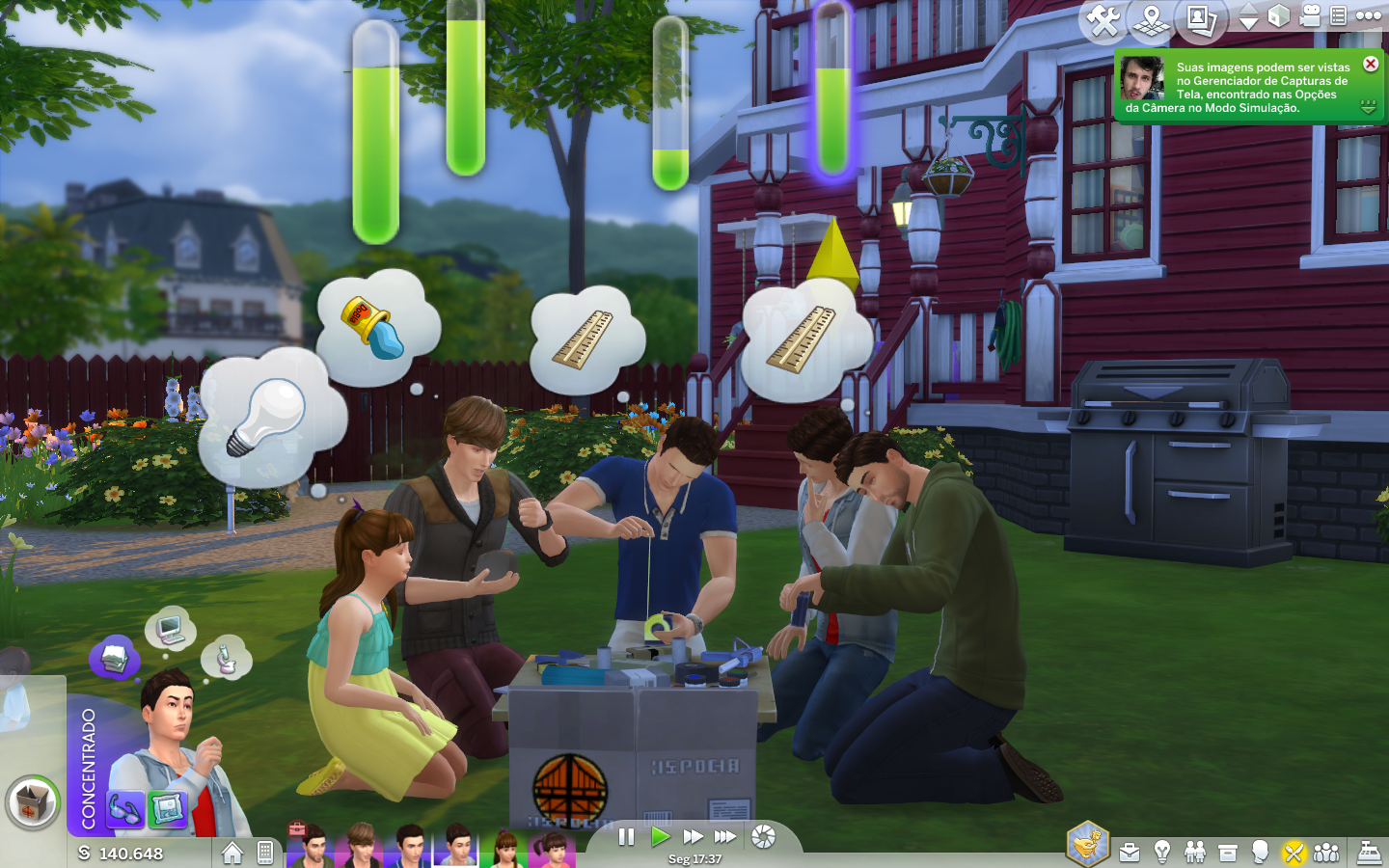Set the game to normal play speed

point(660,837)
